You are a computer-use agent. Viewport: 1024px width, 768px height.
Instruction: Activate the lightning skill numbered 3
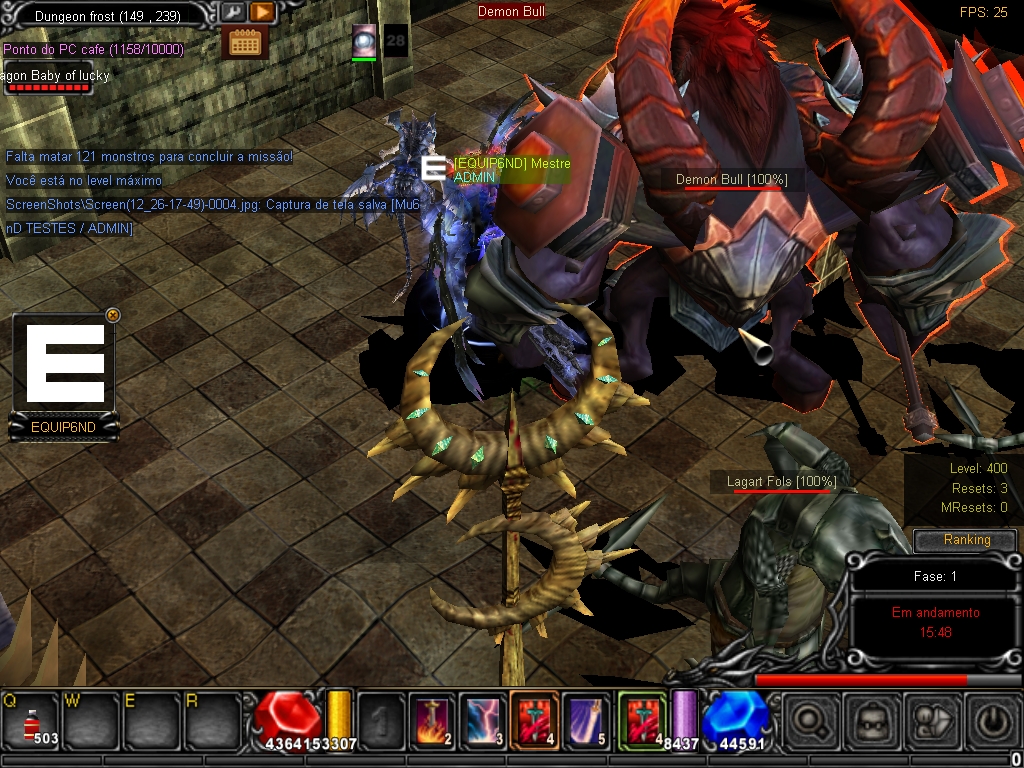point(483,719)
